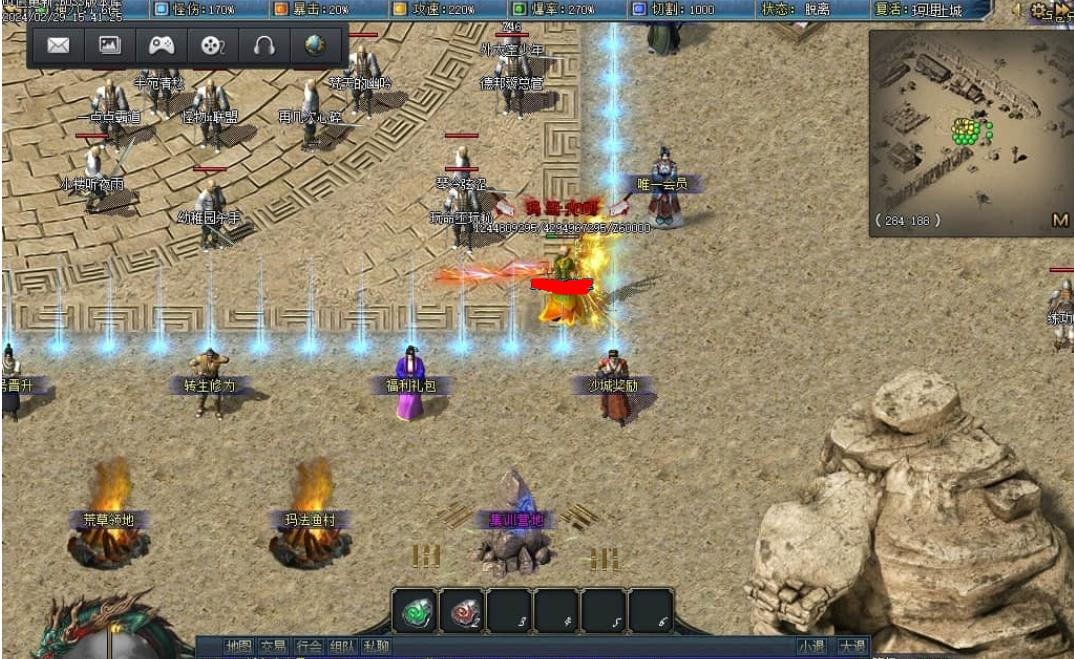Open the gamepad icon in the toolbar
Viewport: 1074px width, 659px height.
point(161,46)
